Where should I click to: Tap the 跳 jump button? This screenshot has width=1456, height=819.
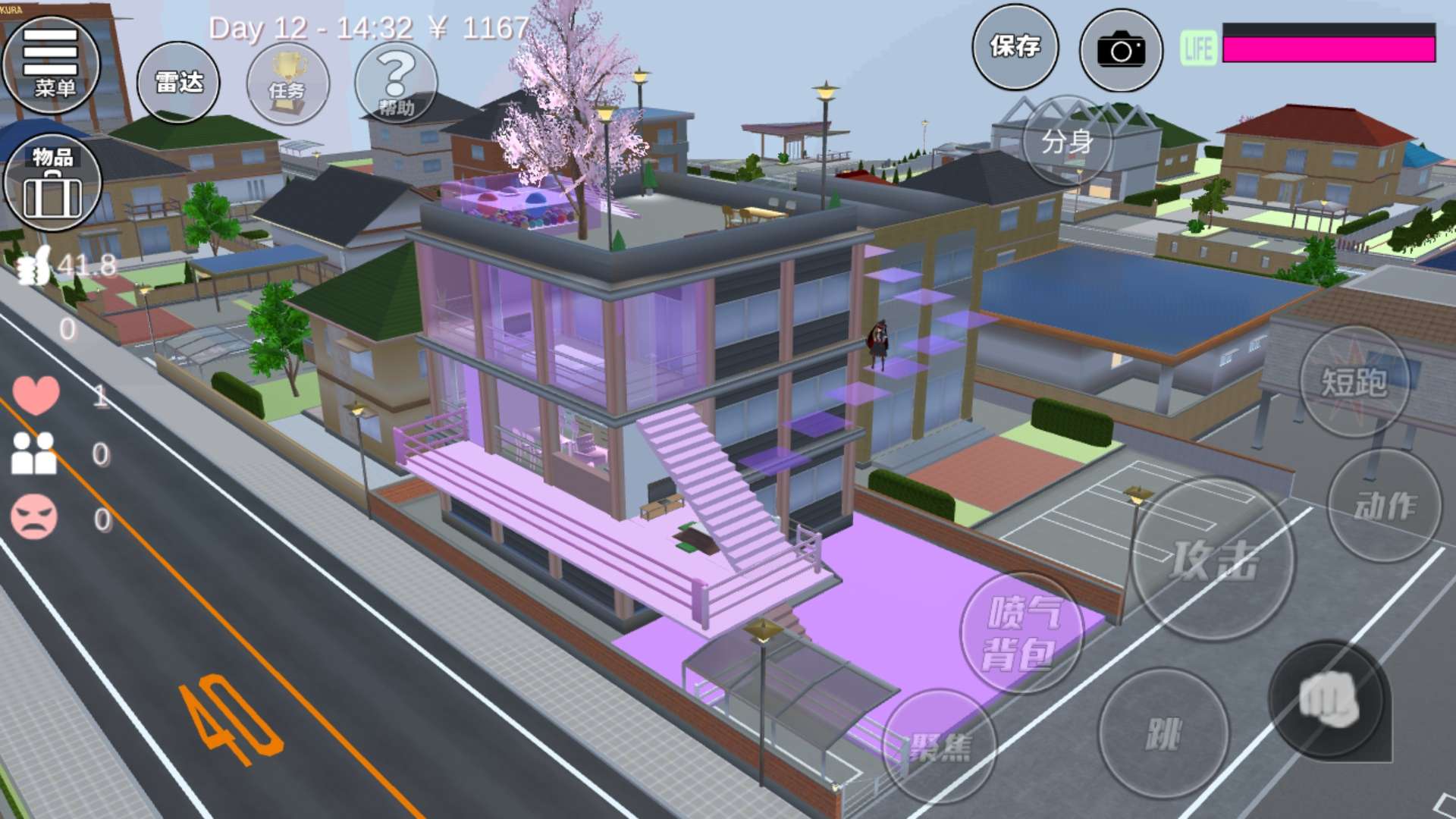[x=1163, y=733]
